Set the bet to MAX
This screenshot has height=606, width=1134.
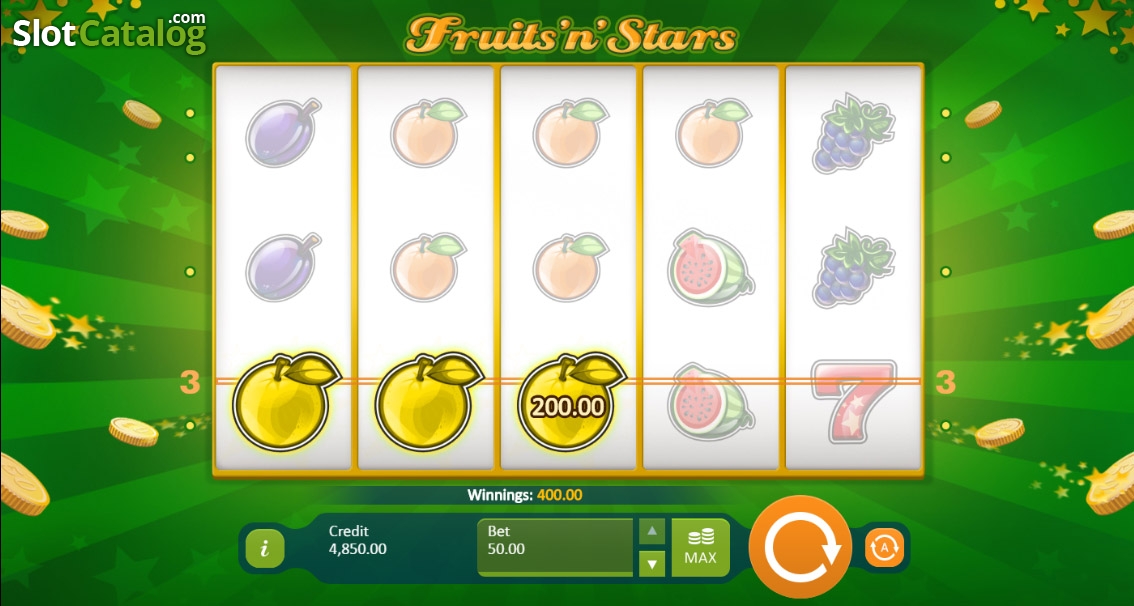(x=700, y=547)
